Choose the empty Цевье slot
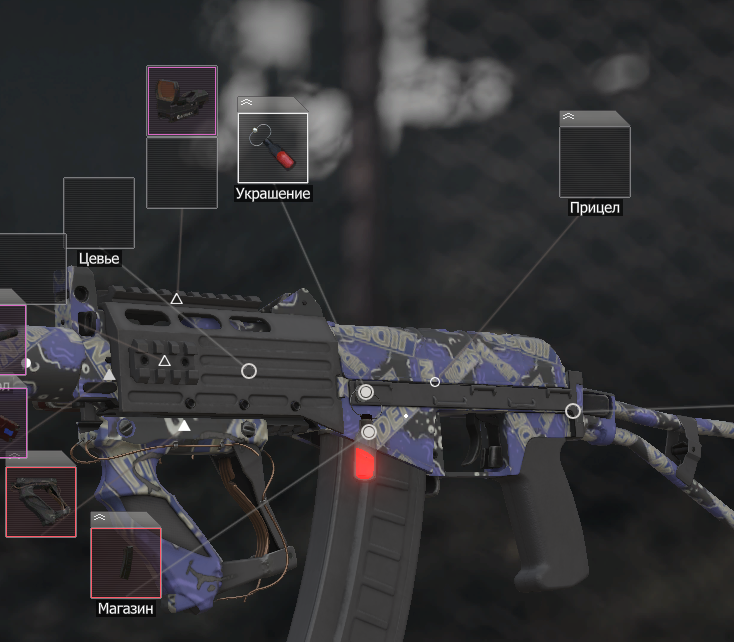This screenshot has height=642, width=734. [99, 212]
